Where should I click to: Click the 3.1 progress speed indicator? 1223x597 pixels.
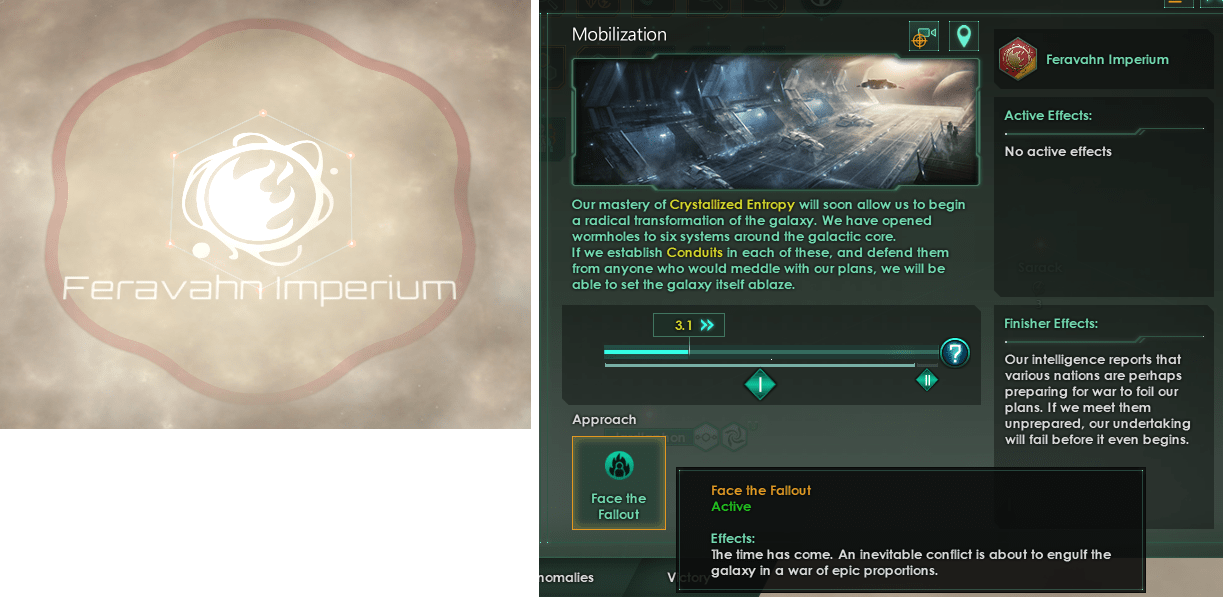(689, 325)
